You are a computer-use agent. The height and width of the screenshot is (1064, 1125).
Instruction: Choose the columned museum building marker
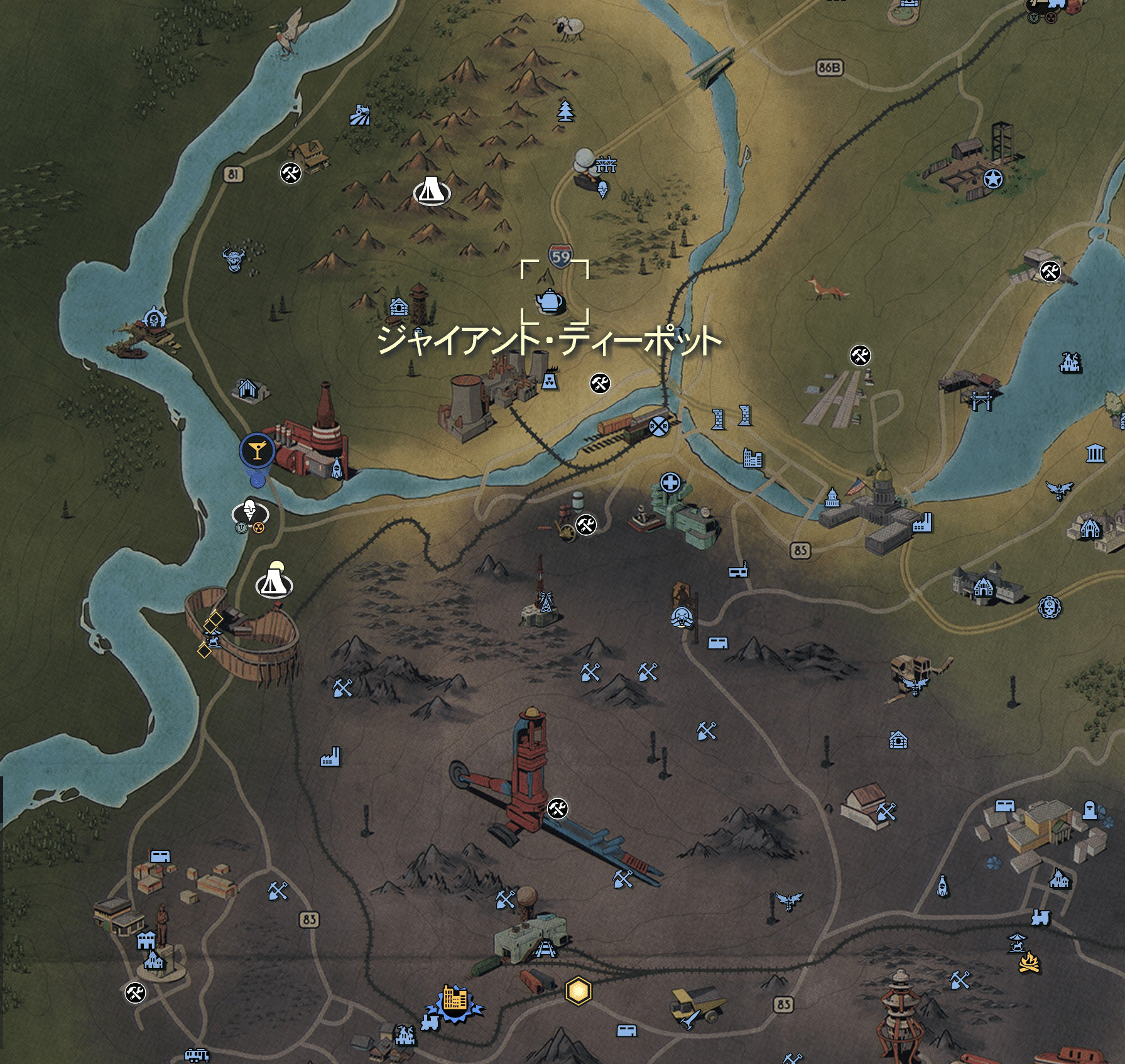click(1095, 453)
